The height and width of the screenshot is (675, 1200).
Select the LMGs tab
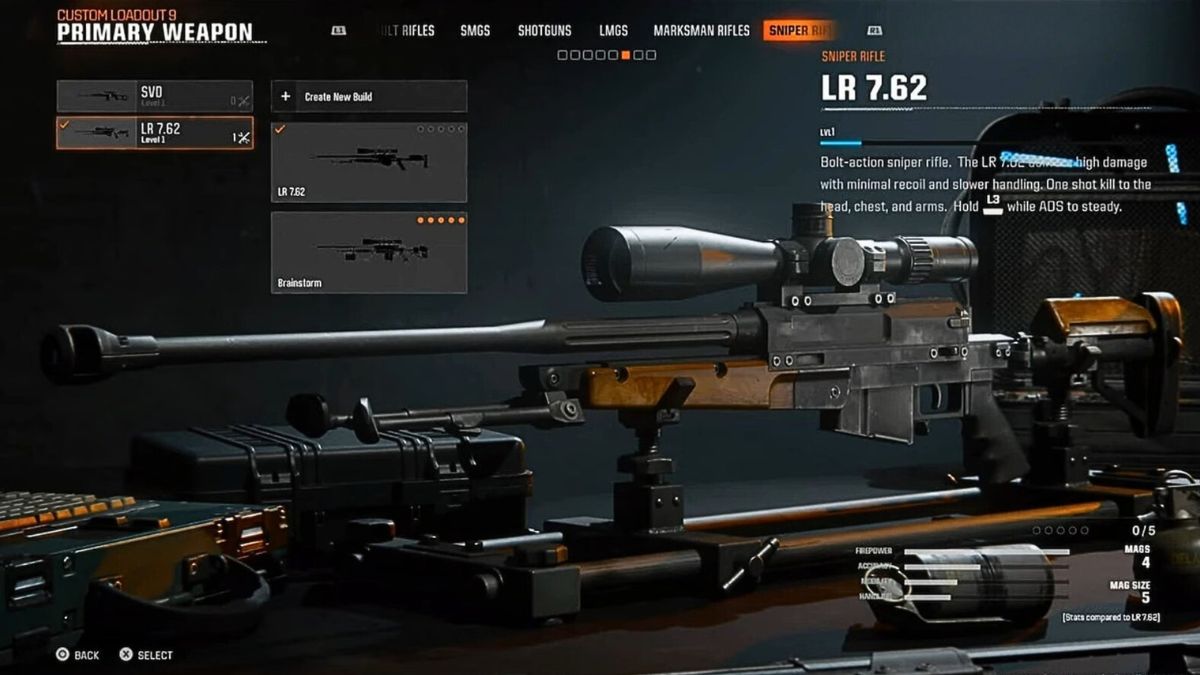pyautogui.click(x=613, y=30)
